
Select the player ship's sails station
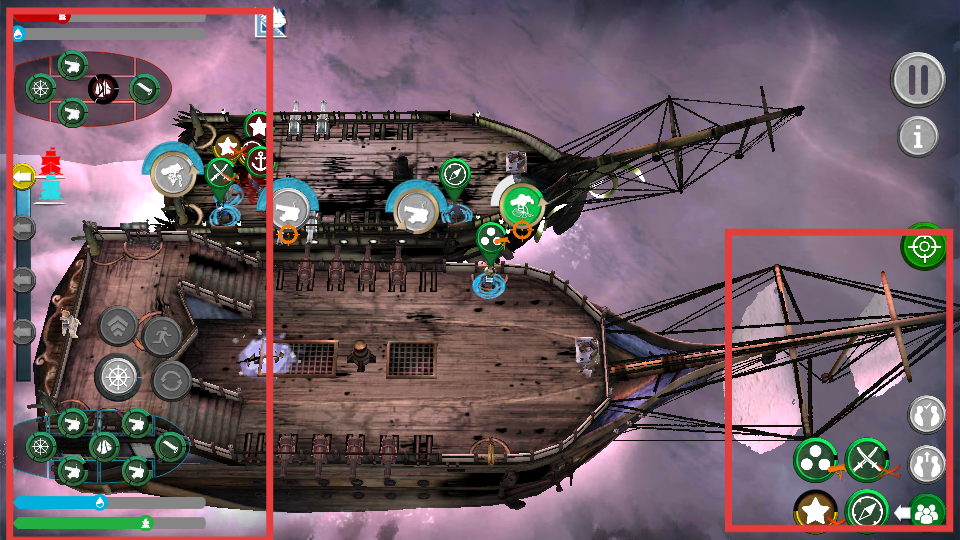pyautogui.click(x=104, y=446)
